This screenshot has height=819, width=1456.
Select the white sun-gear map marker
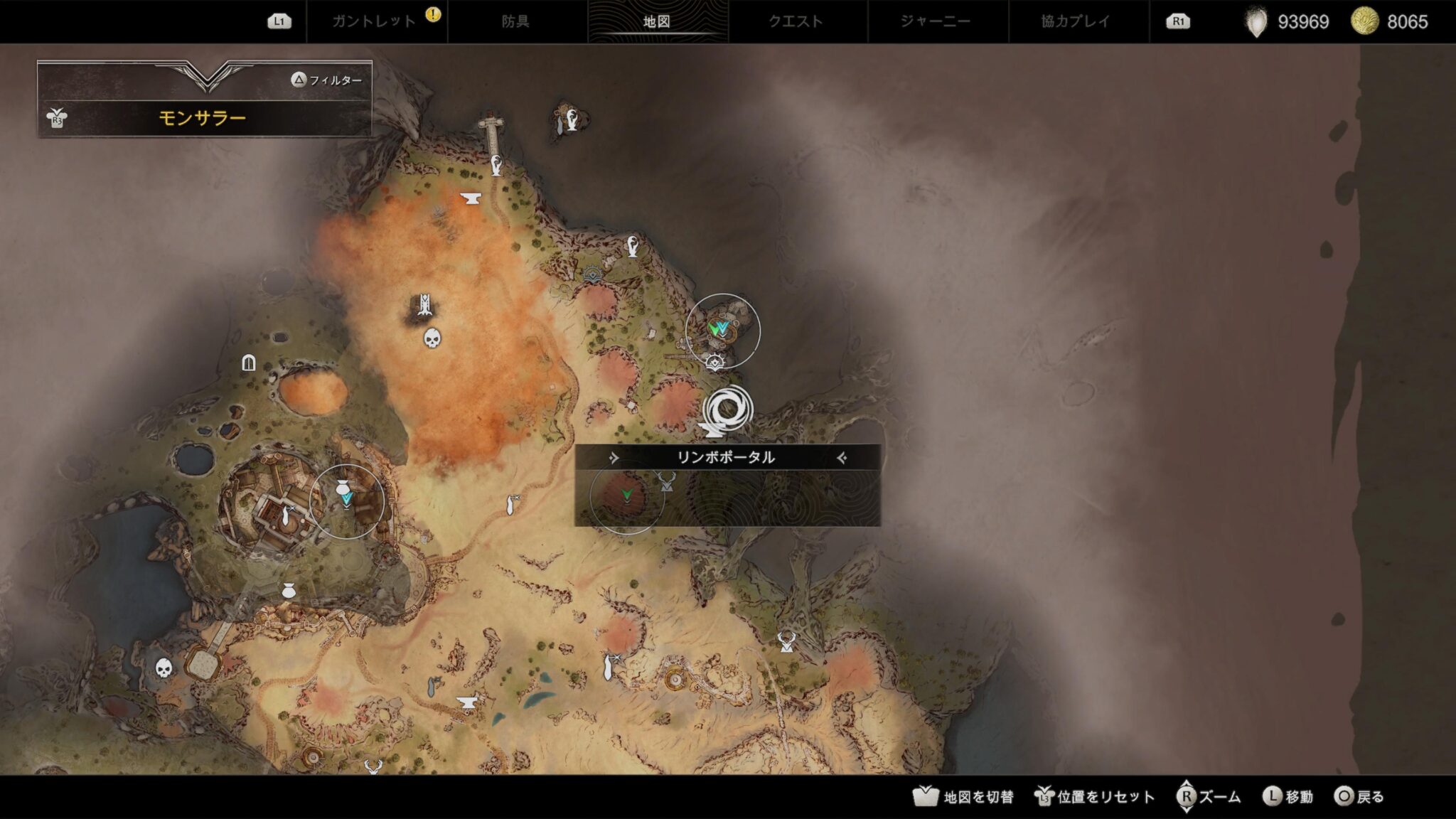[715, 363]
